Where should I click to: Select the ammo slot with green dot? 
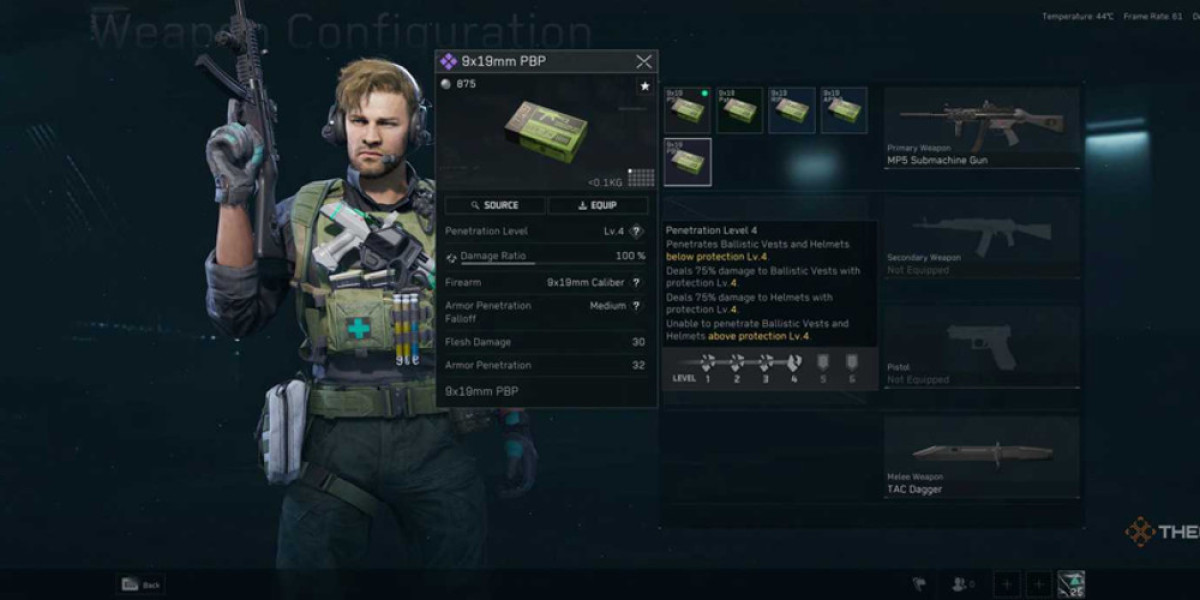click(x=687, y=110)
